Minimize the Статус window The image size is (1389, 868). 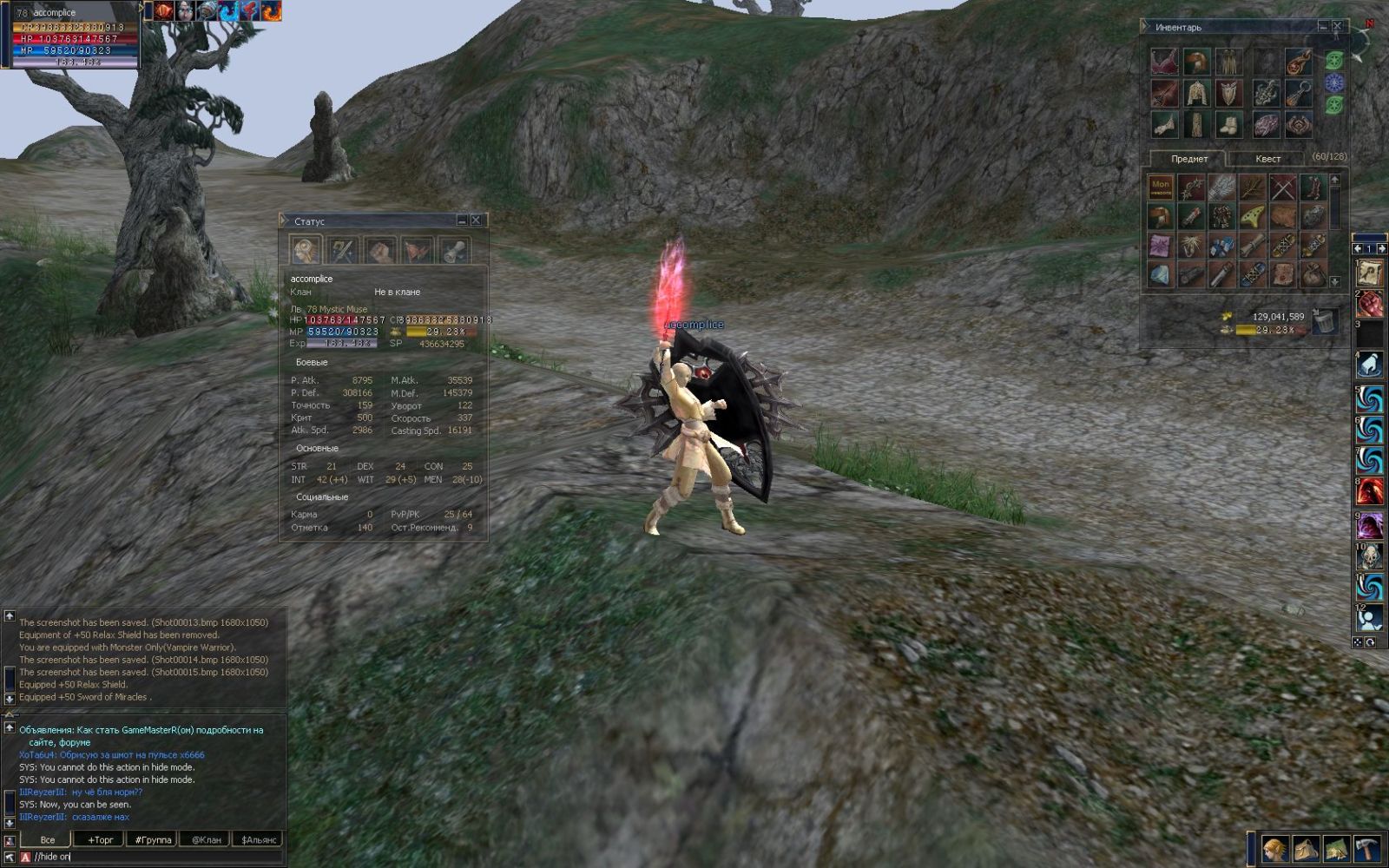[x=462, y=220]
